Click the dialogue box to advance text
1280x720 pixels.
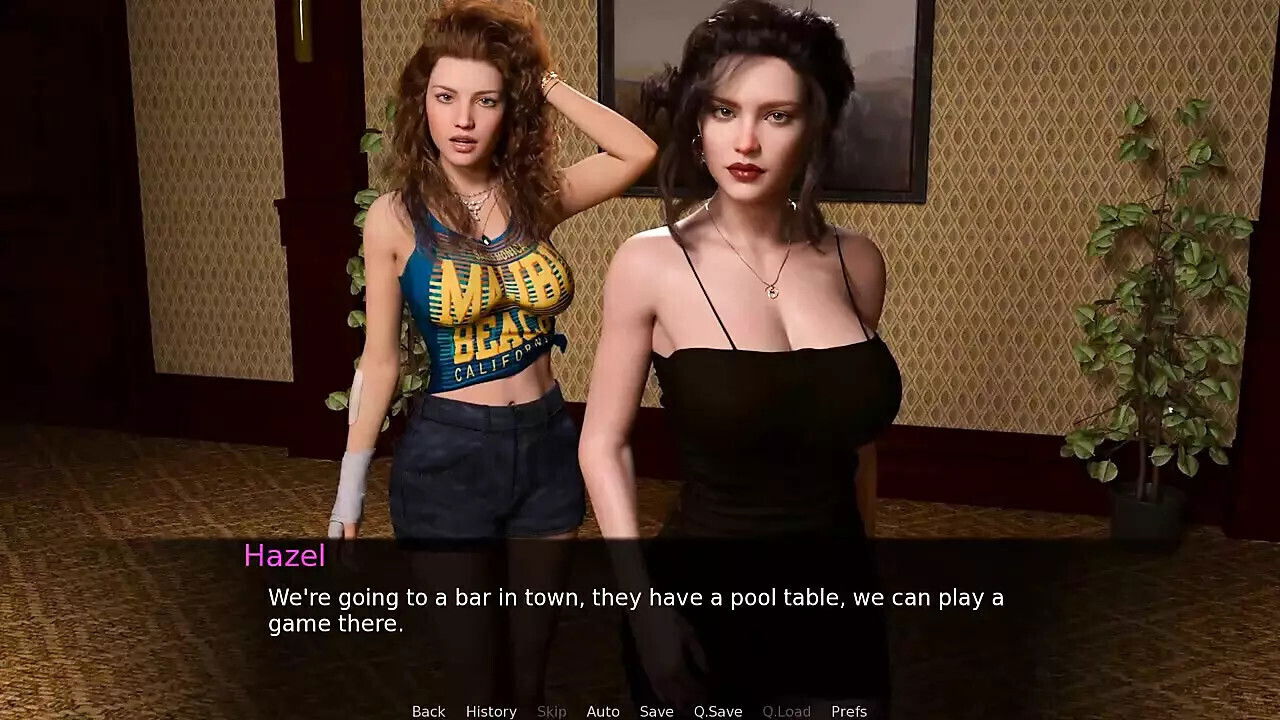640,610
